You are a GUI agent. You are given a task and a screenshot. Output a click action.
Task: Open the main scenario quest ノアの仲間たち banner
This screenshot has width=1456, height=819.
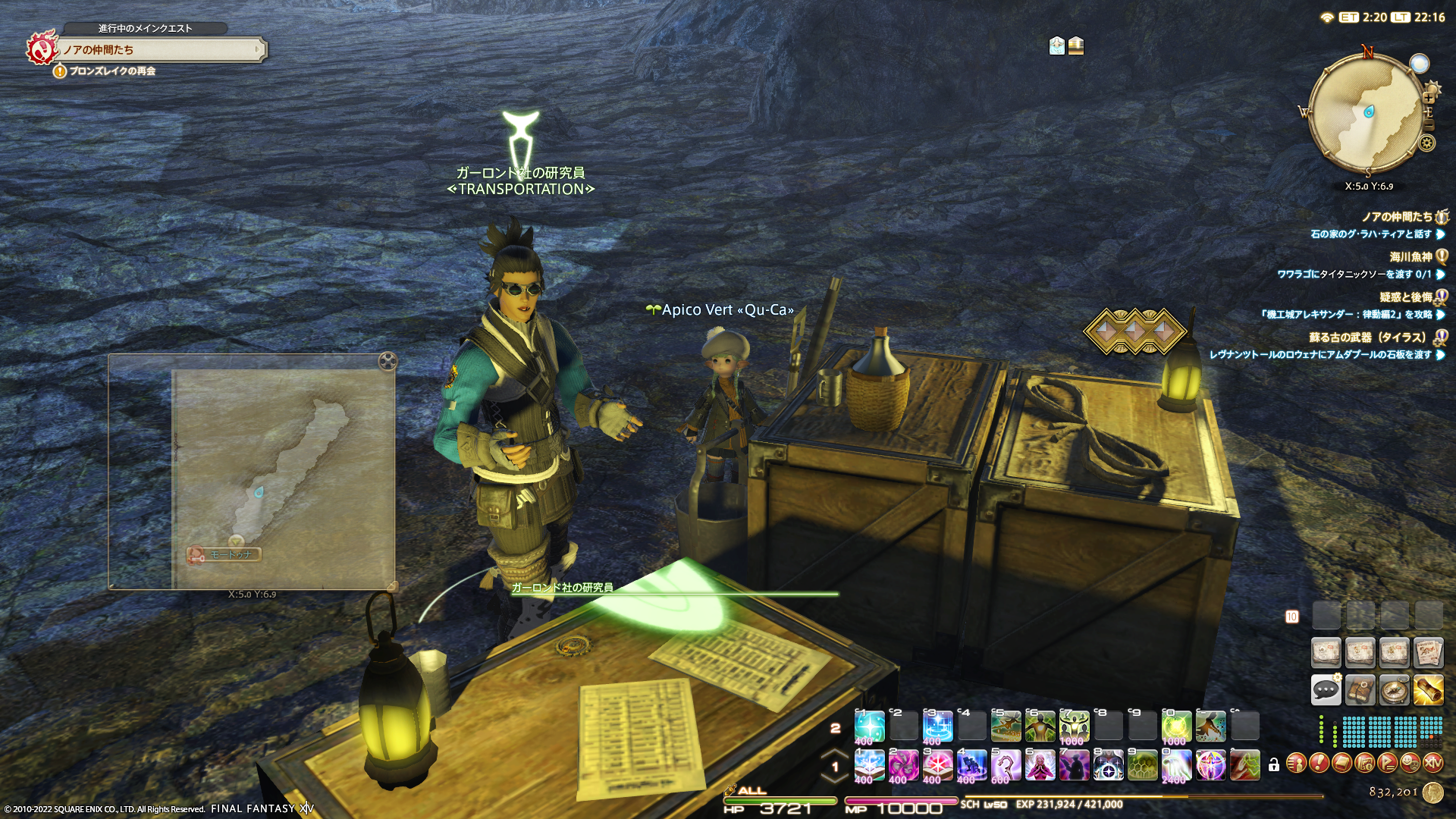coord(159,50)
